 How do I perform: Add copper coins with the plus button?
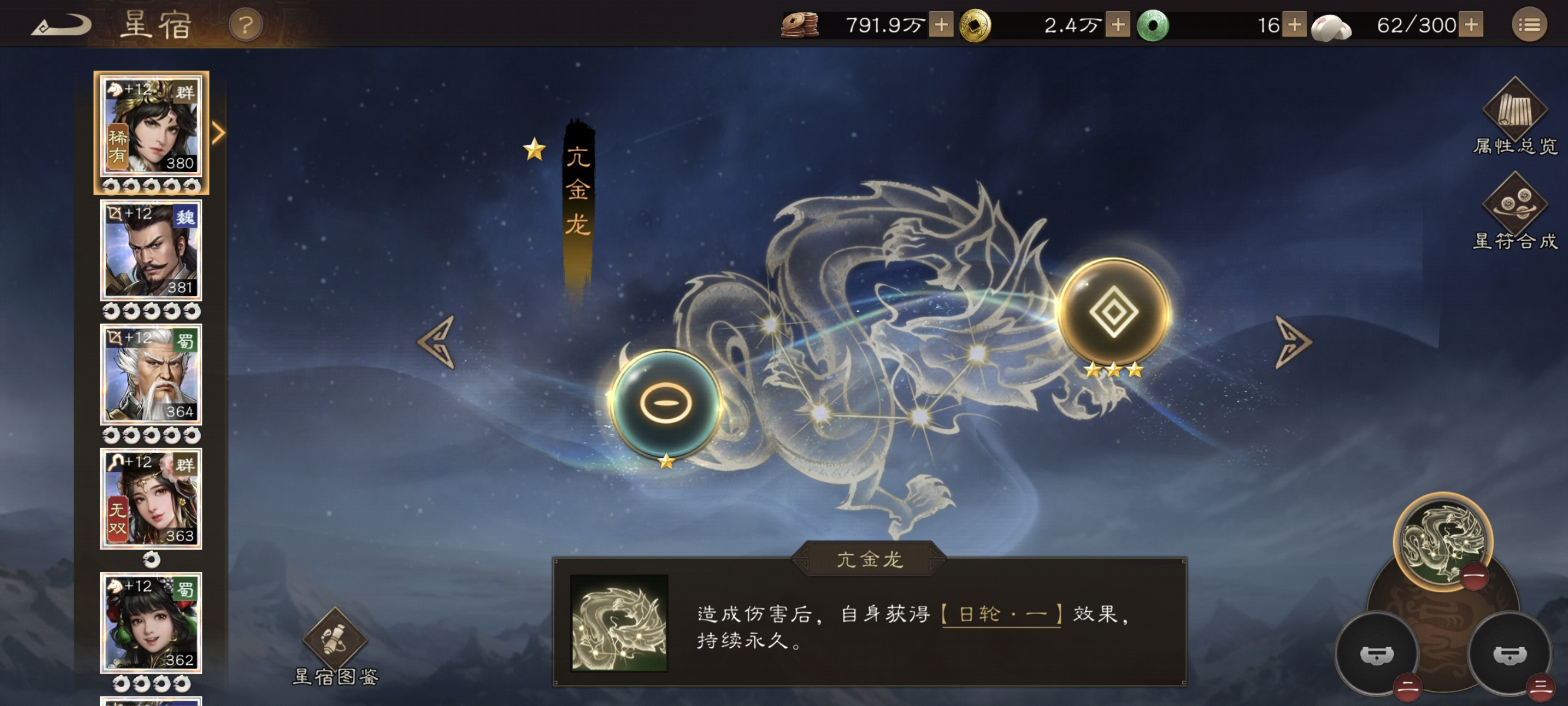(942, 25)
